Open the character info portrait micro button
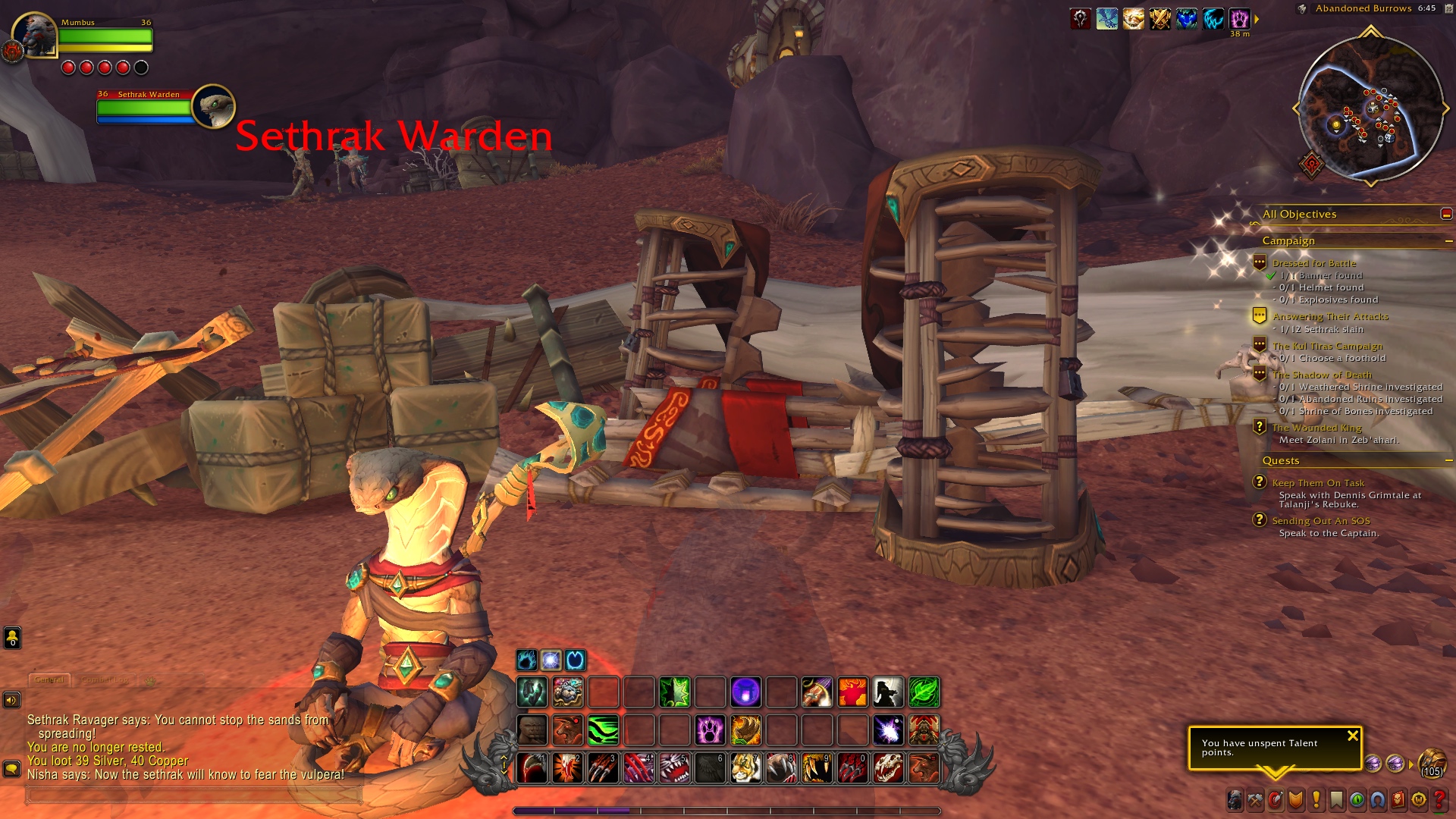The height and width of the screenshot is (819, 1456). click(1235, 799)
